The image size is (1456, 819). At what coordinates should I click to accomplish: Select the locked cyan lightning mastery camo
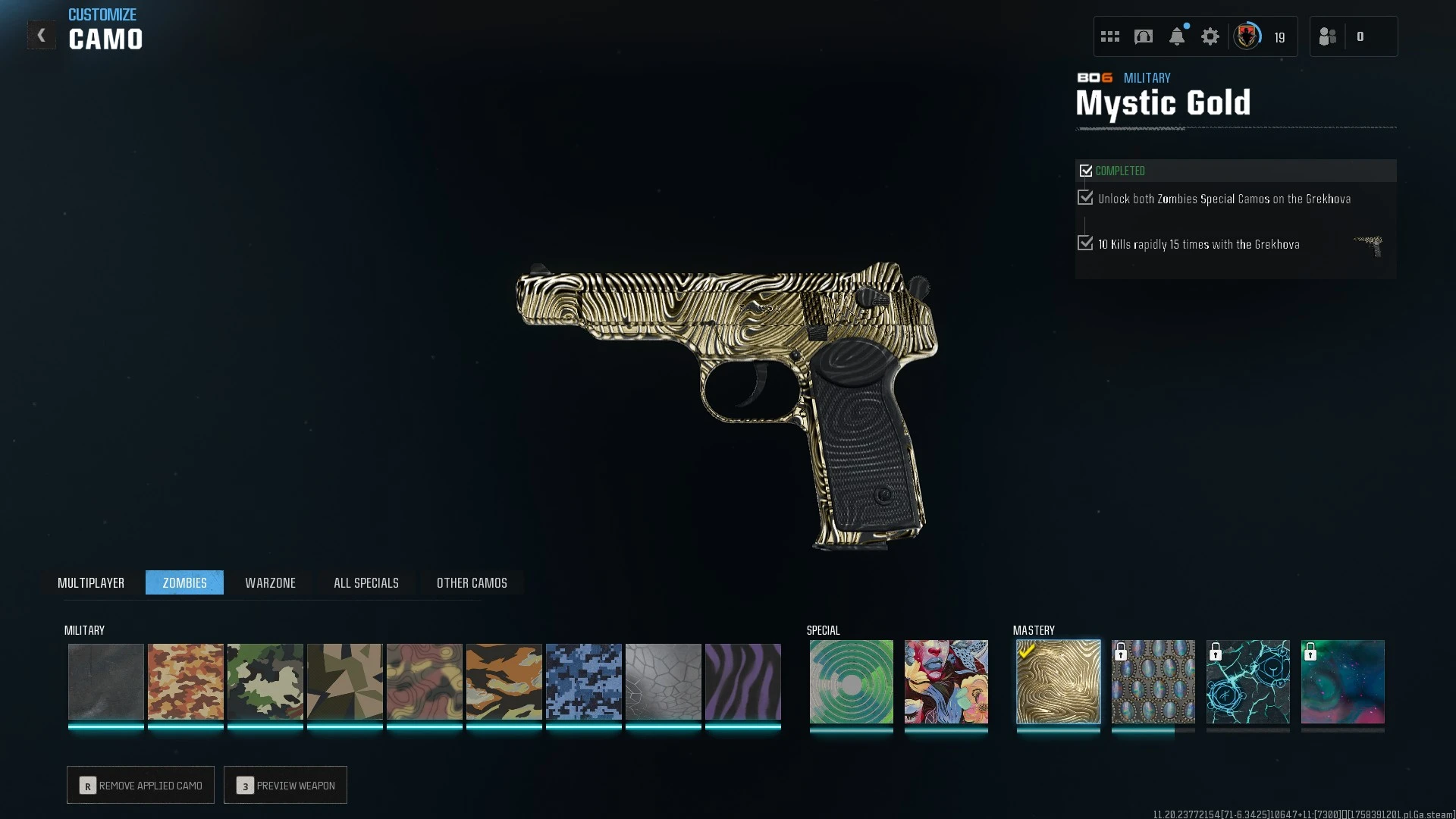[x=1248, y=681]
